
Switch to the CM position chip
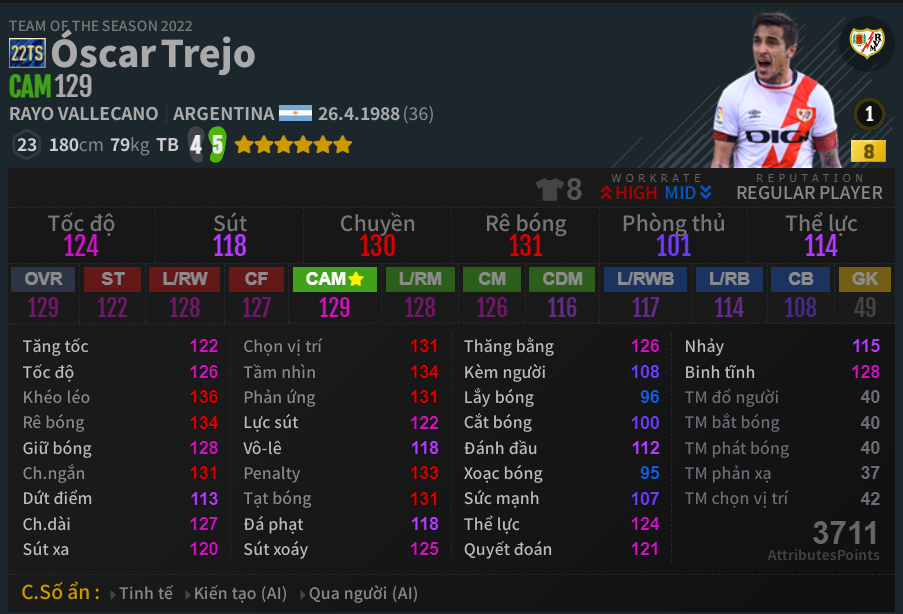492,279
